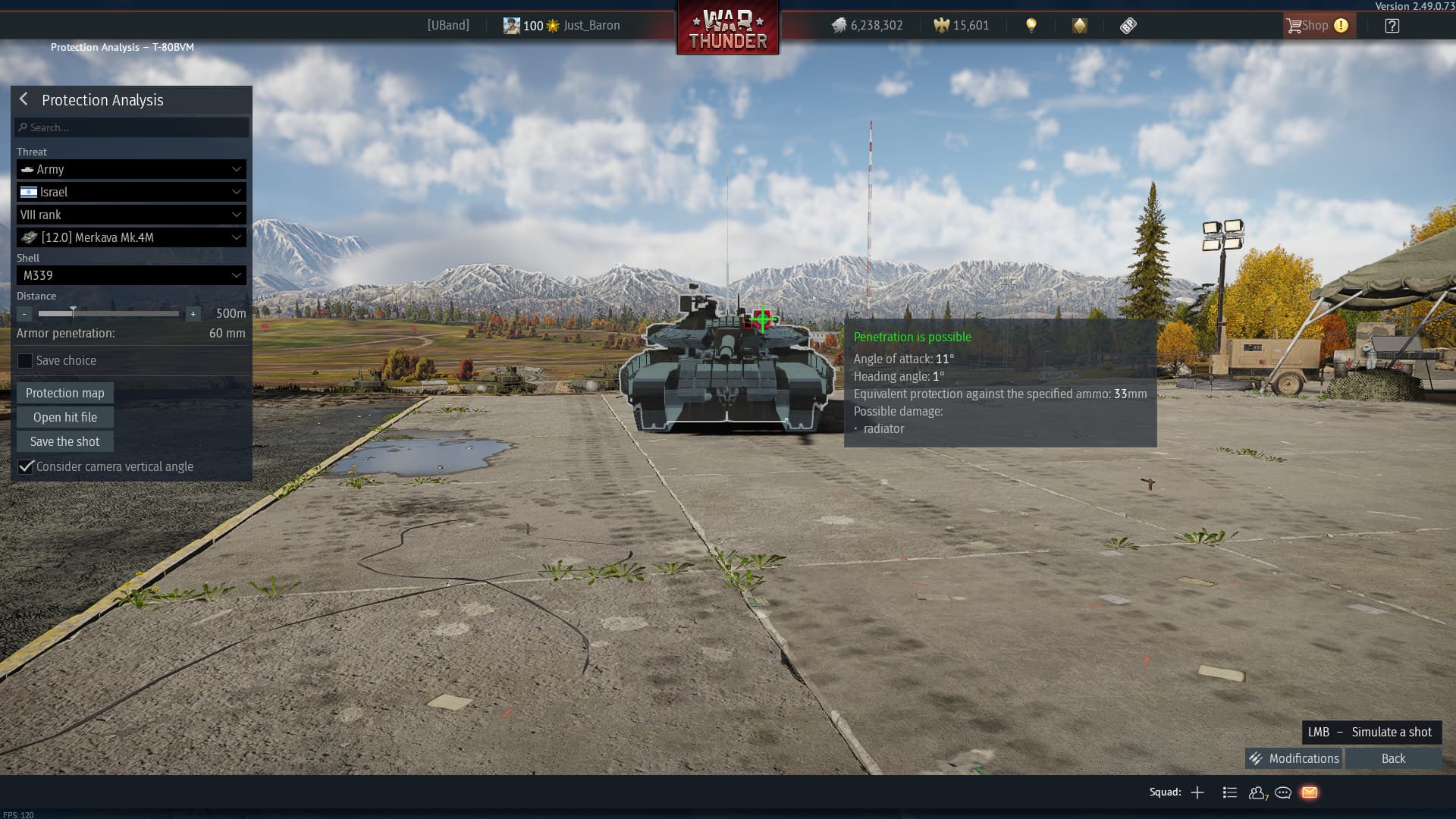
Task: Open the Merkava Mk.4M vehicle dropdown
Action: 131,237
